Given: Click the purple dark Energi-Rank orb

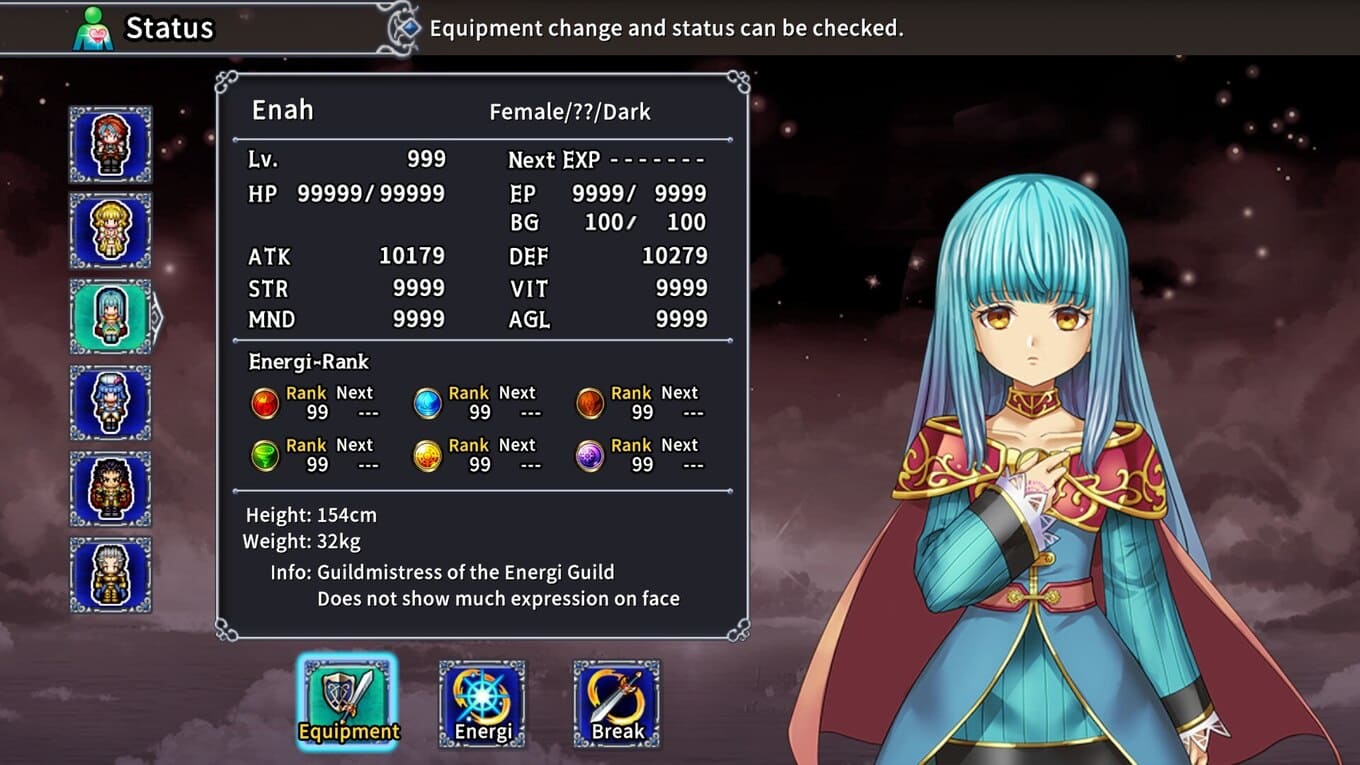Looking at the screenshot, I should [x=590, y=456].
